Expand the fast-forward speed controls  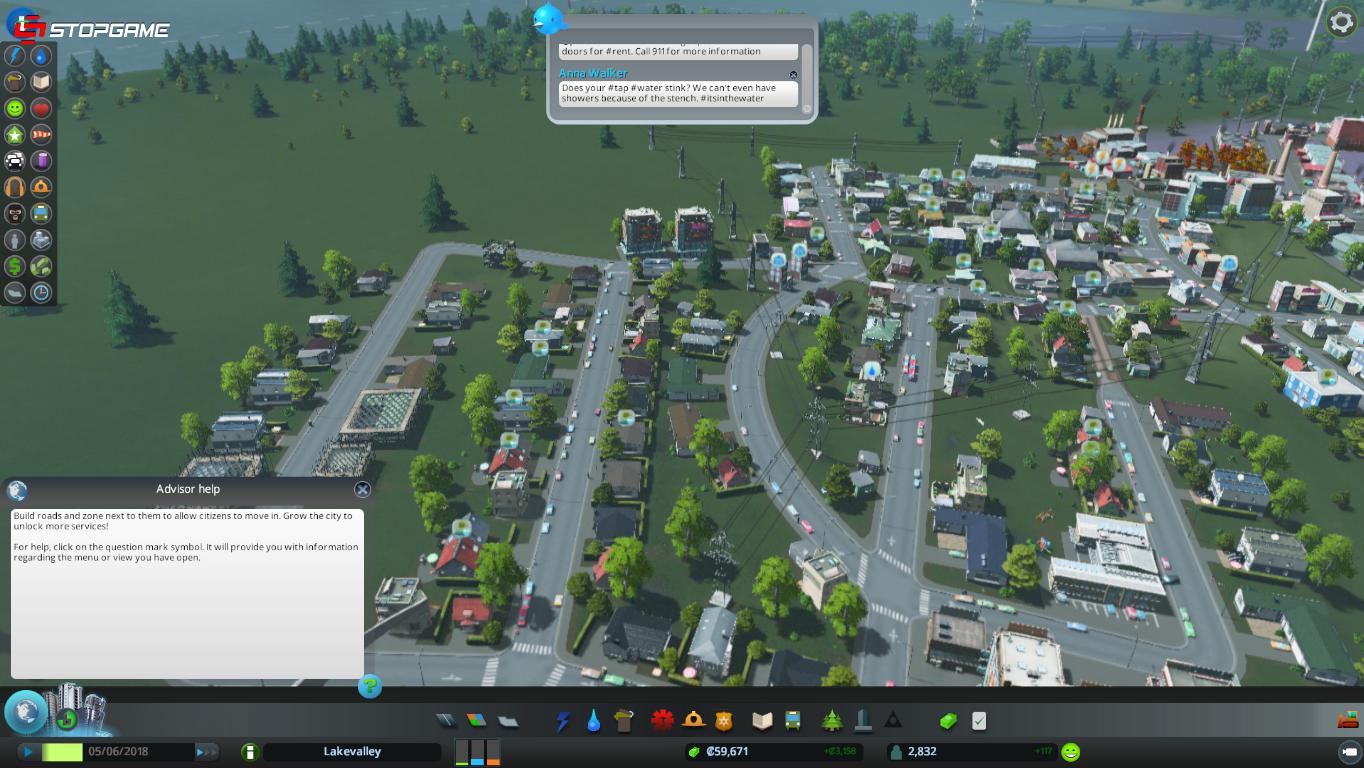[207, 750]
